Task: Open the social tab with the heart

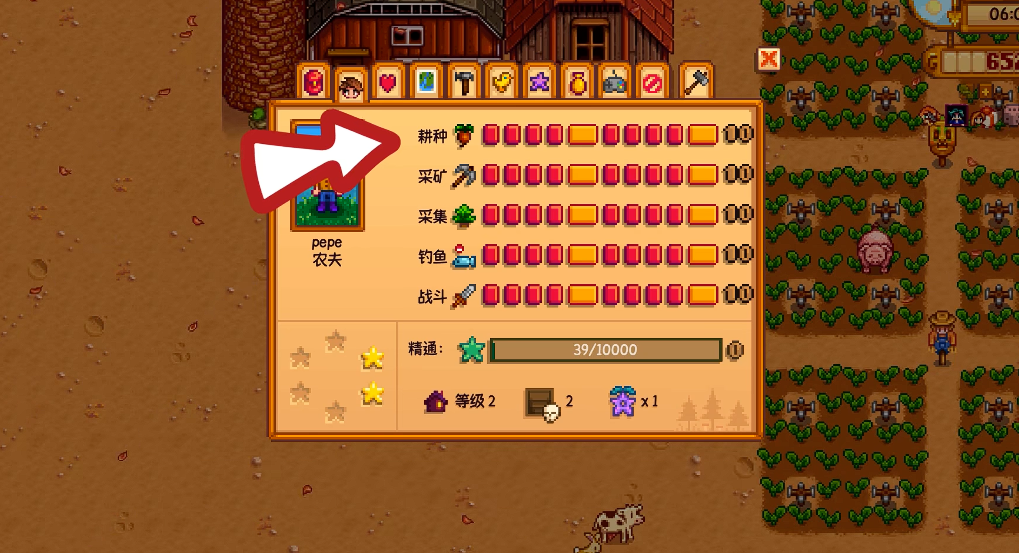Action: coord(387,82)
